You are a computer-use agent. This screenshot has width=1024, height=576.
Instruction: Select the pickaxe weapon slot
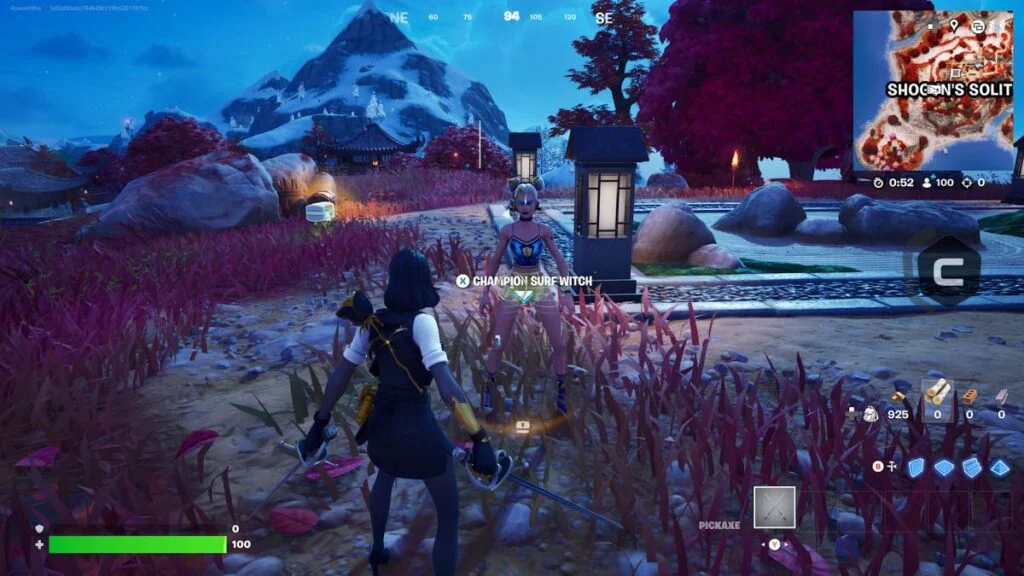point(774,507)
